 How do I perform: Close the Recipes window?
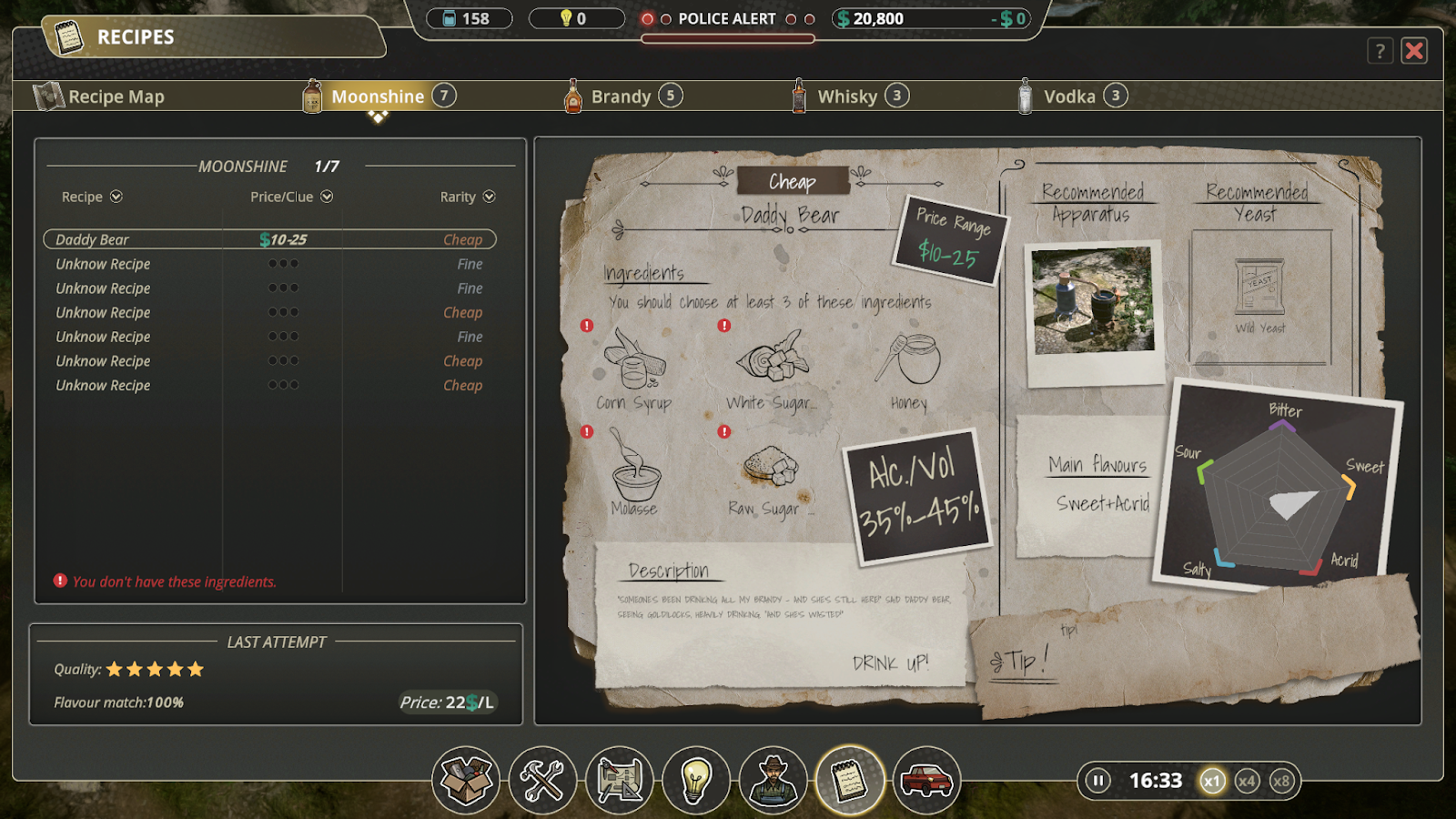pyautogui.click(x=1414, y=51)
